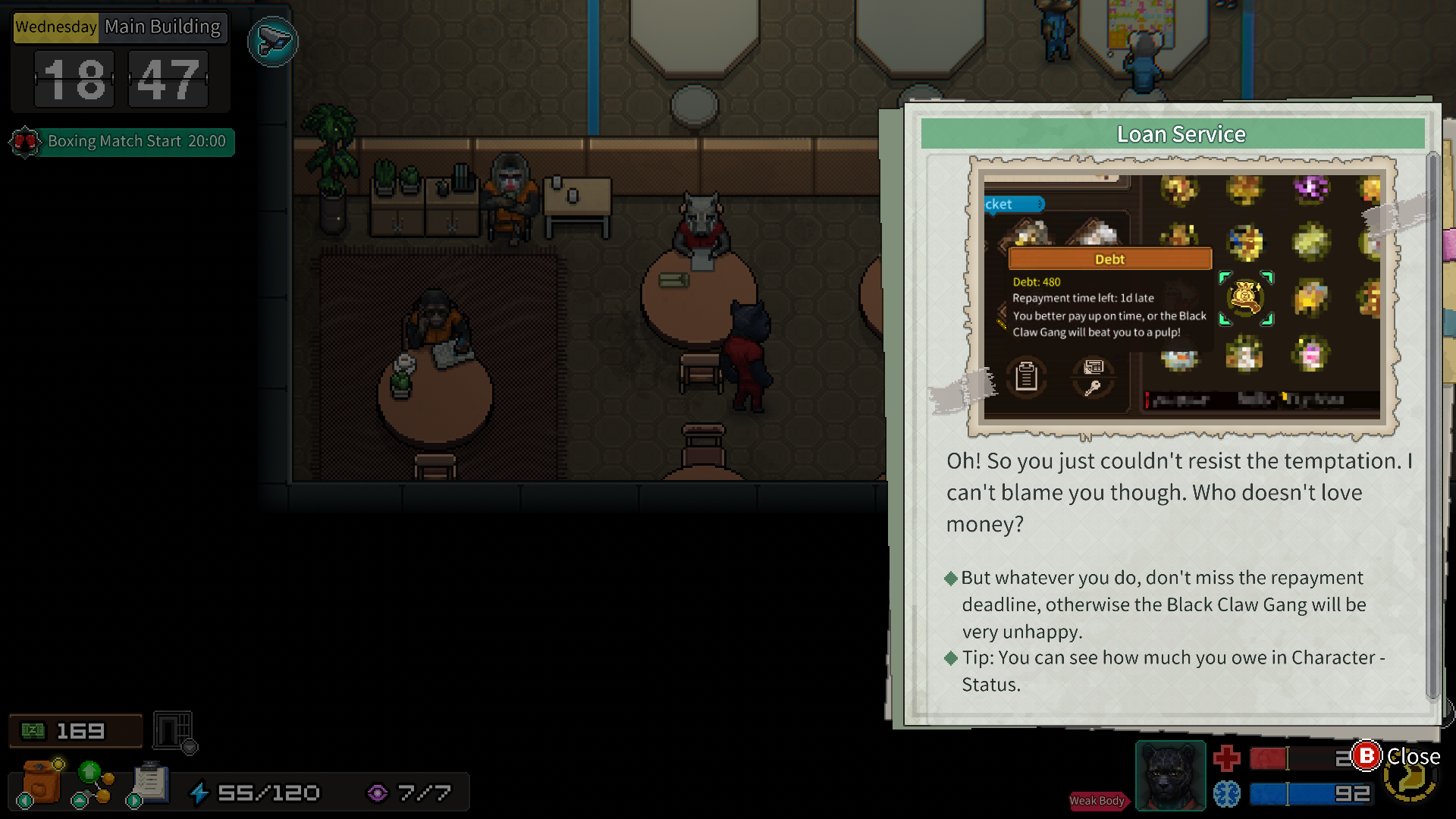Click the security camera icon
The width and height of the screenshot is (1456, 819).
tap(272, 42)
